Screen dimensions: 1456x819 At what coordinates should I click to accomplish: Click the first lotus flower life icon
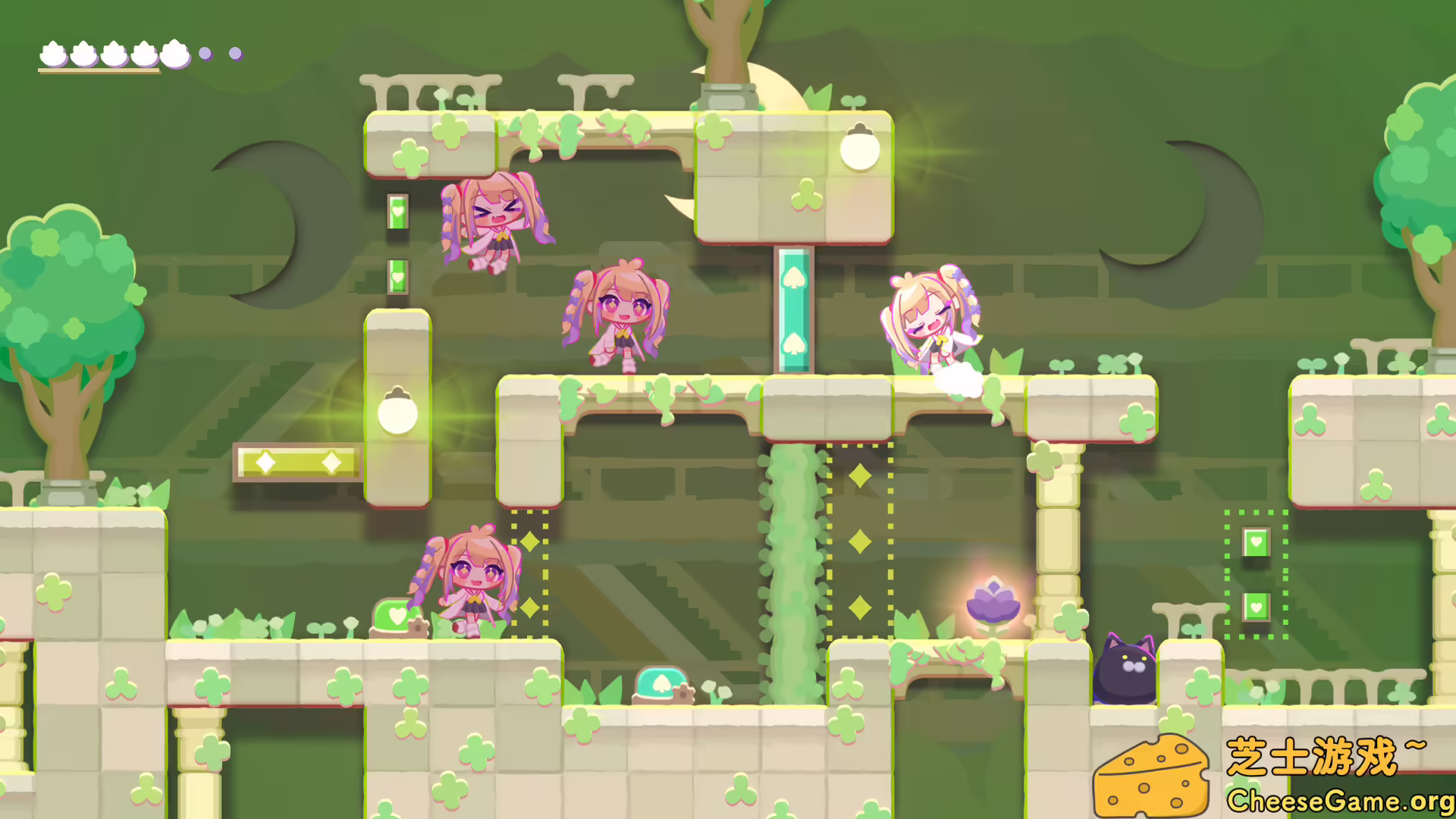tap(52, 53)
